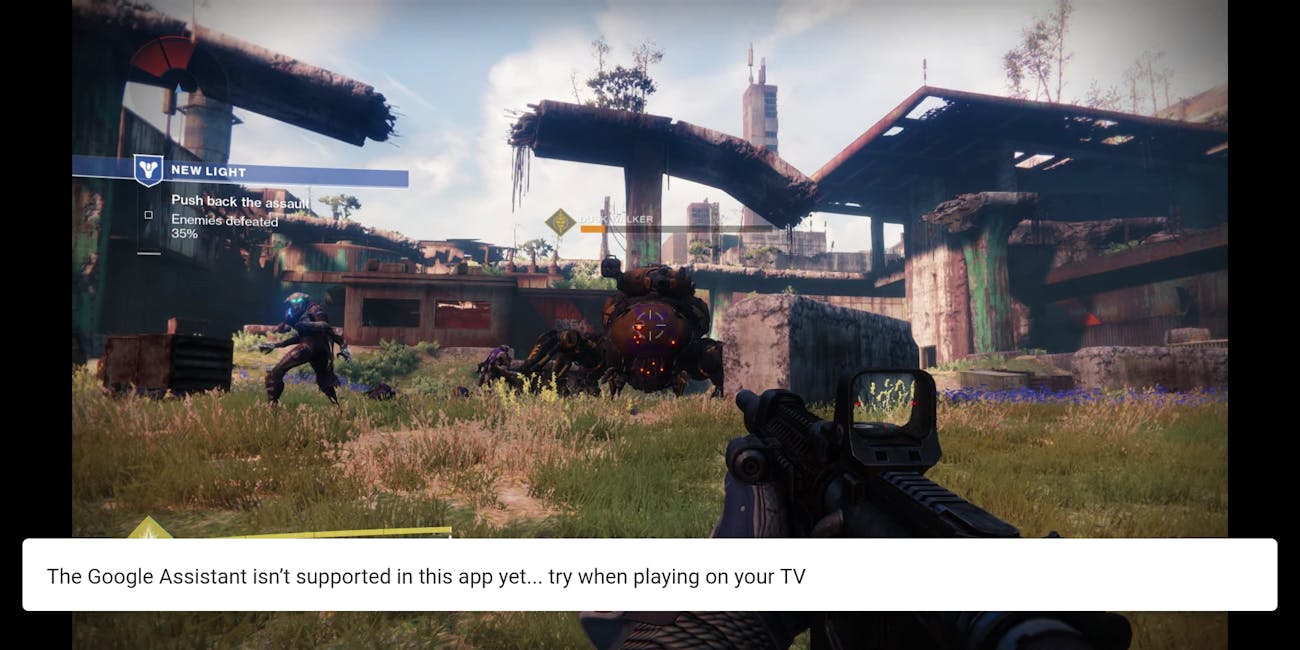Tap the Google Assistant not supported notification

click(x=649, y=575)
